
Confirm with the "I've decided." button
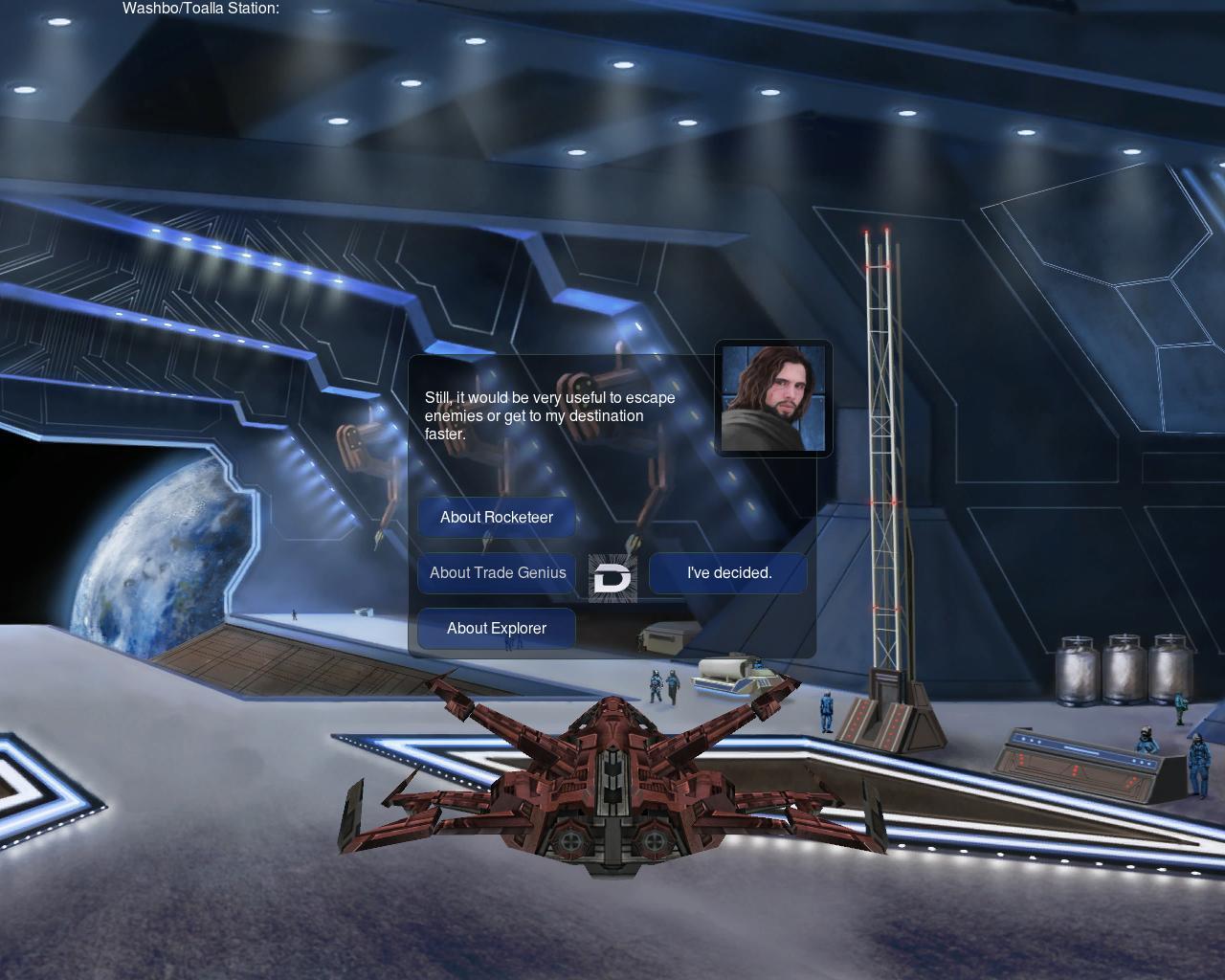(728, 573)
